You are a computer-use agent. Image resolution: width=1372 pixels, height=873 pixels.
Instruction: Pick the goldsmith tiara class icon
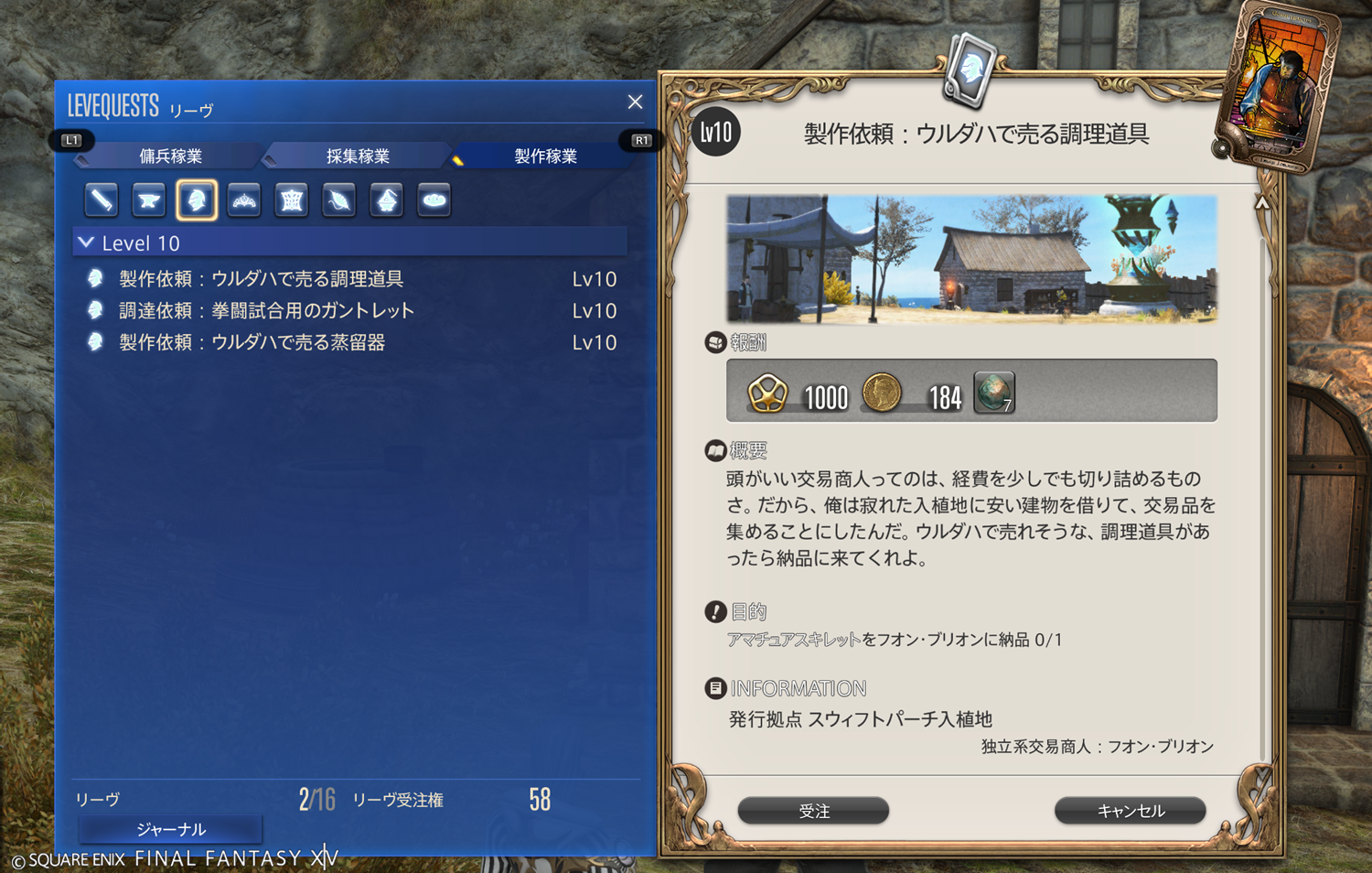[x=244, y=199]
